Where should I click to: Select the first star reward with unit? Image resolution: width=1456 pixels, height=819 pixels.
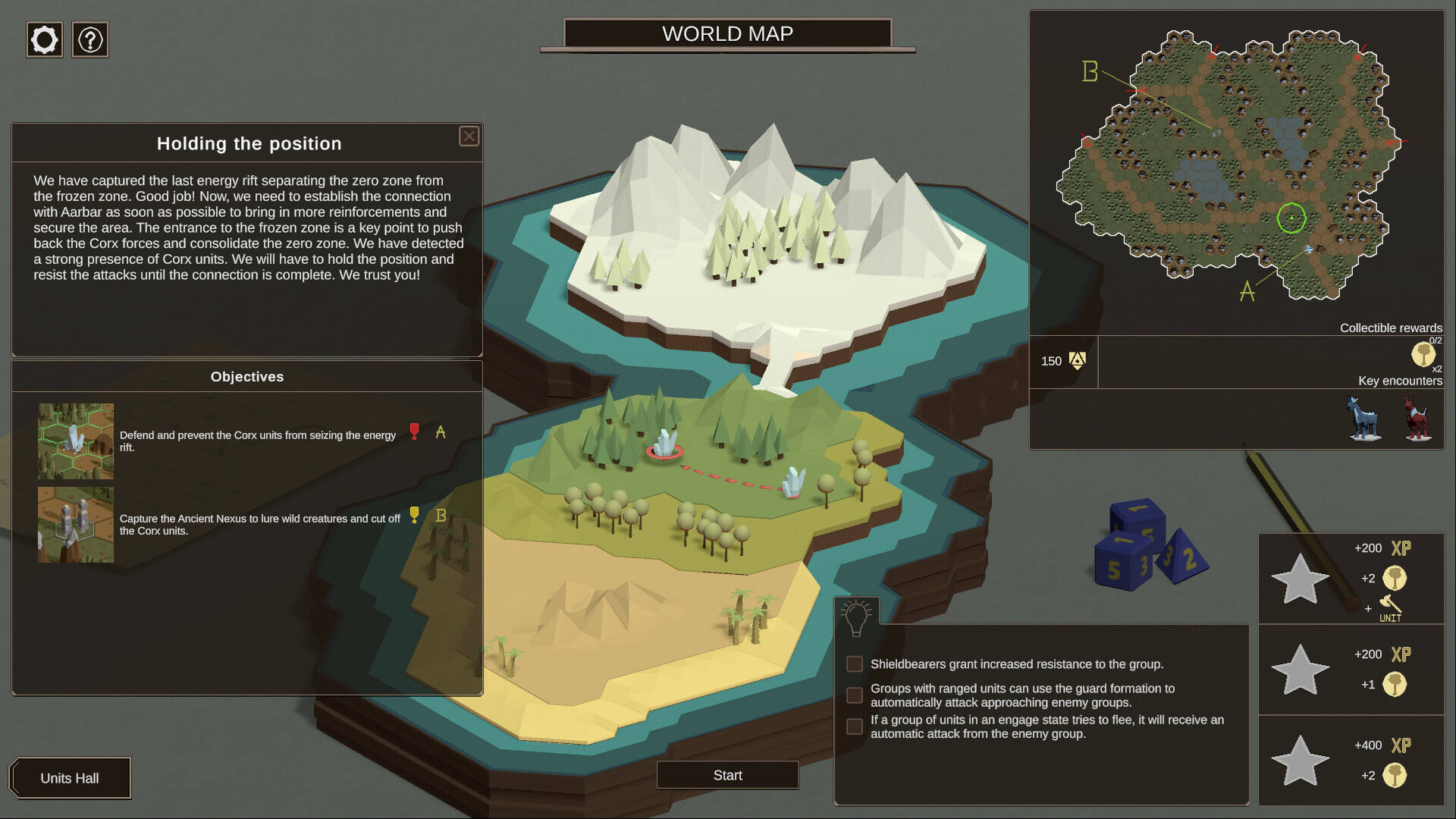tap(1300, 579)
